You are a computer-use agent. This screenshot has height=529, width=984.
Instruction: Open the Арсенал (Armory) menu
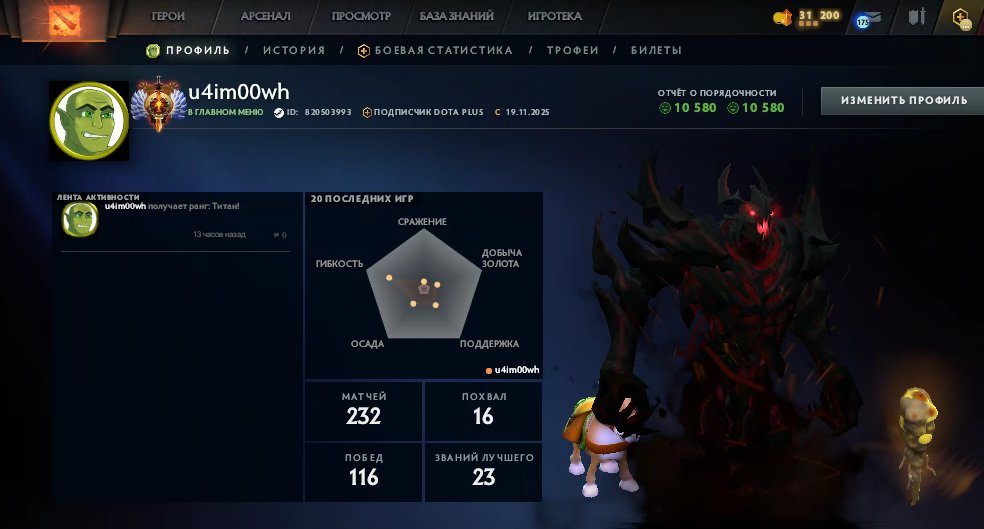pos(265,17)
